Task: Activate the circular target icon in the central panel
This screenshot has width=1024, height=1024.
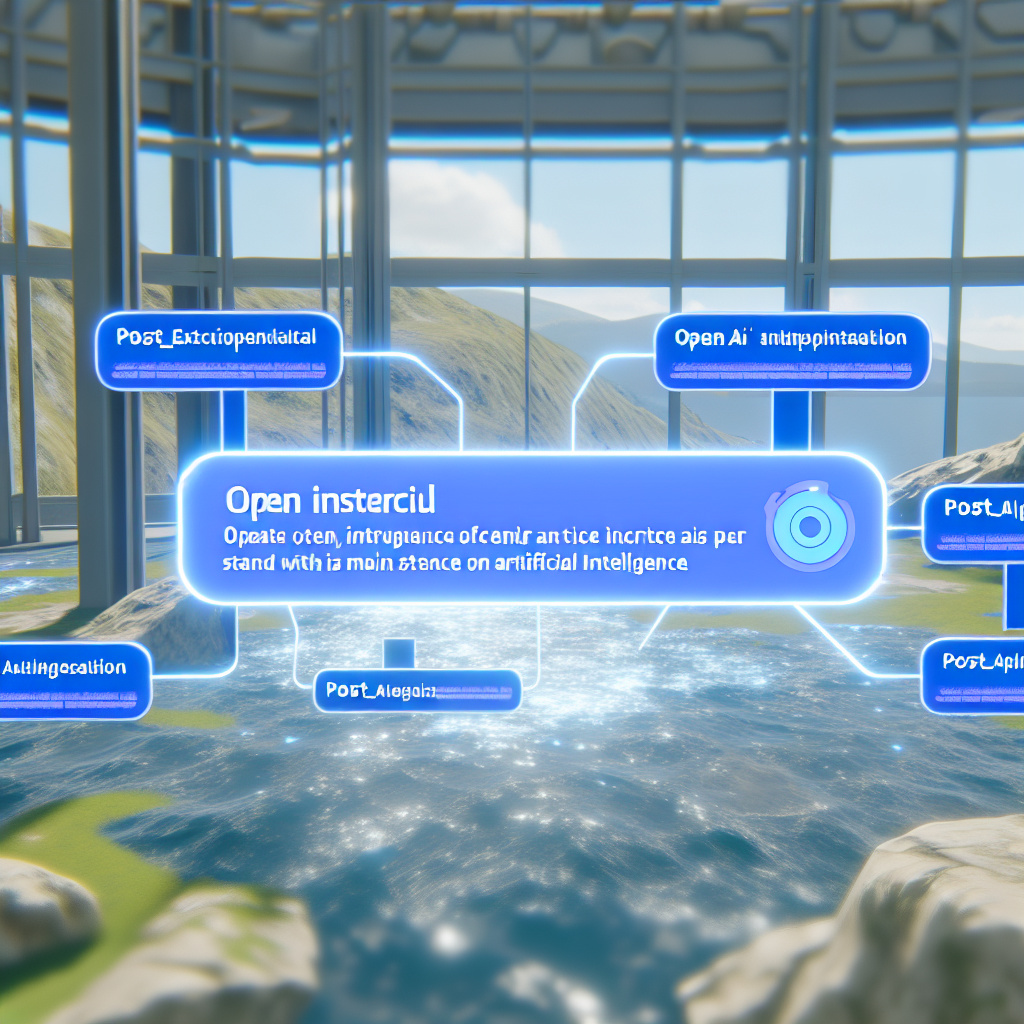Action: 810,525
